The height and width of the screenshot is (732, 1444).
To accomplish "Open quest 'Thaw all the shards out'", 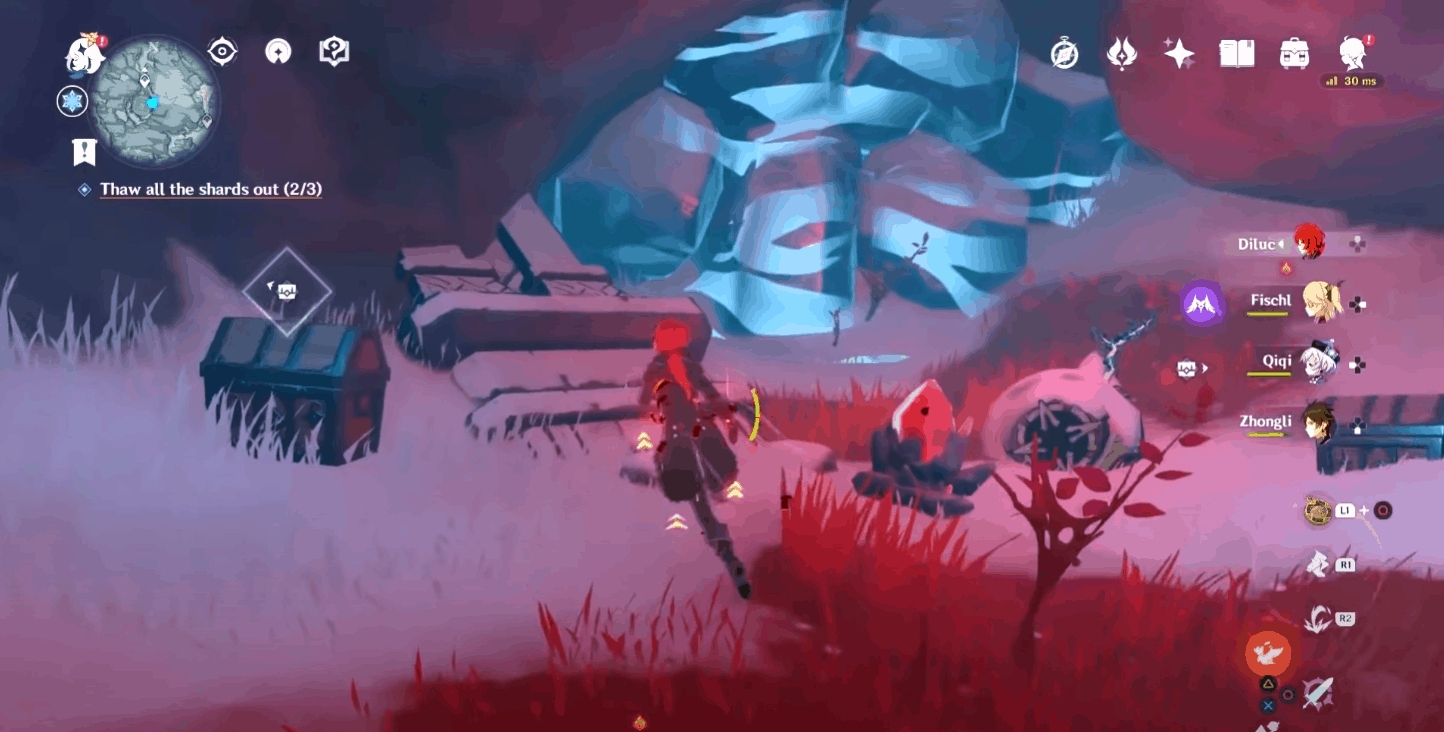I will 210,189.
